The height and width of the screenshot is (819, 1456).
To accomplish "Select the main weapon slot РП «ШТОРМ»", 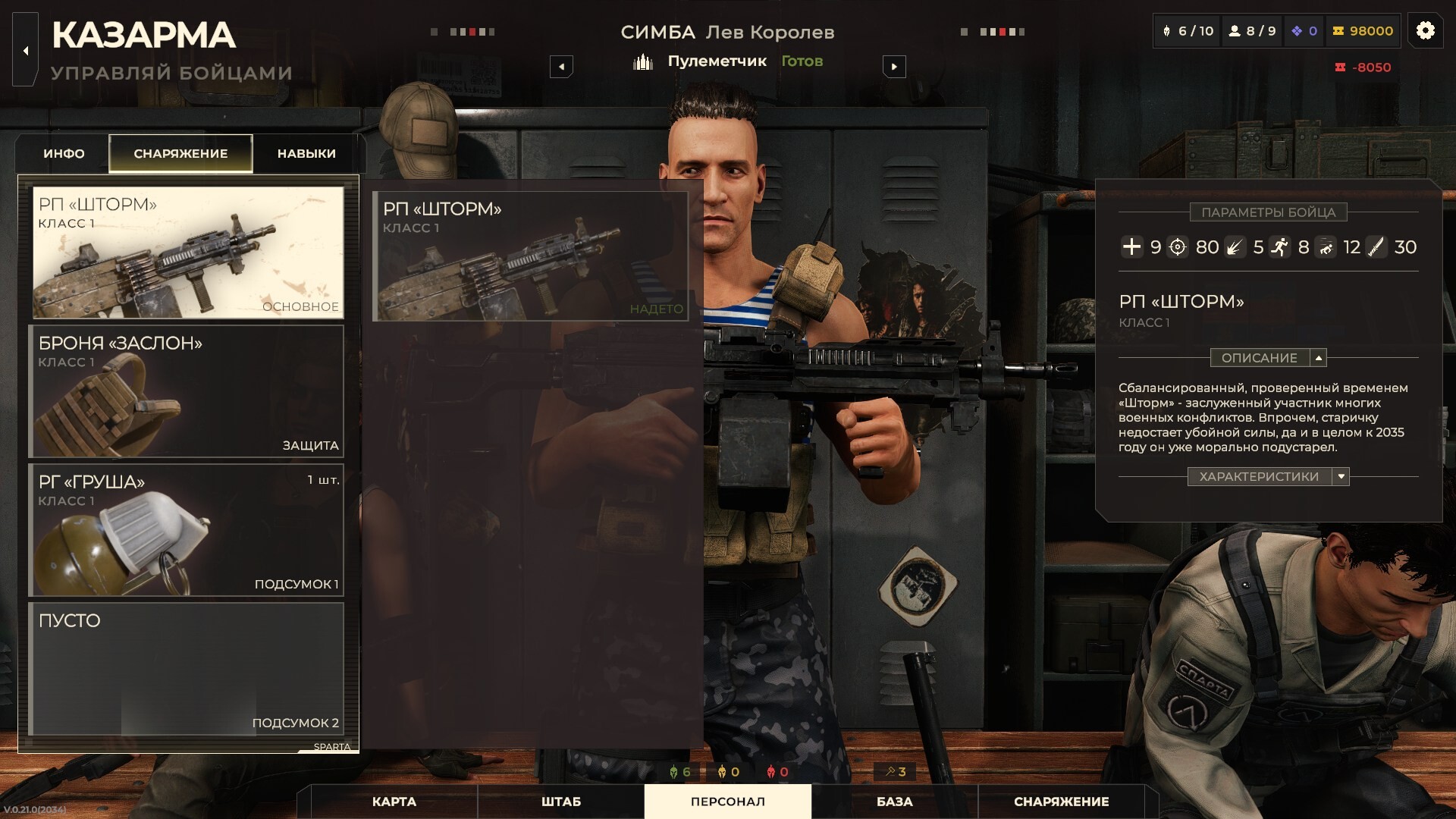I will click(x=187, y=253).
